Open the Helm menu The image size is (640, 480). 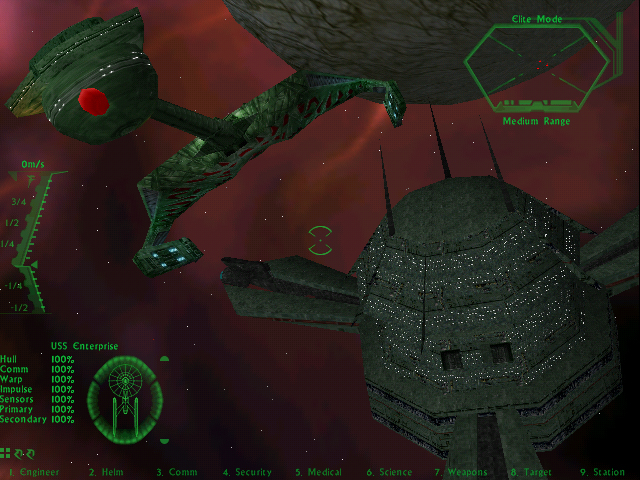point(105,472)
